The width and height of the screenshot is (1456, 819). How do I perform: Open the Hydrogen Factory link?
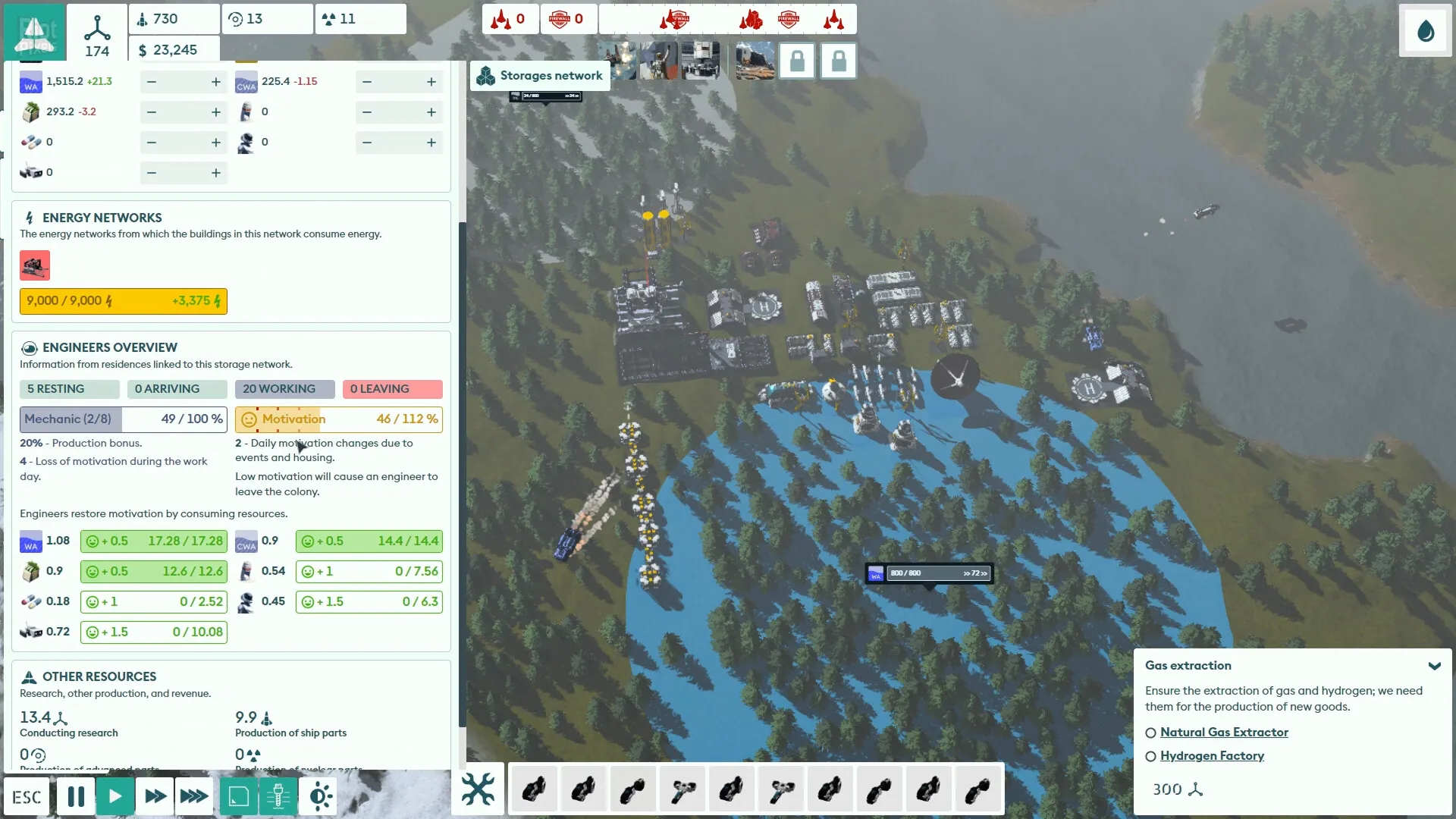(x=1211, y=756)
